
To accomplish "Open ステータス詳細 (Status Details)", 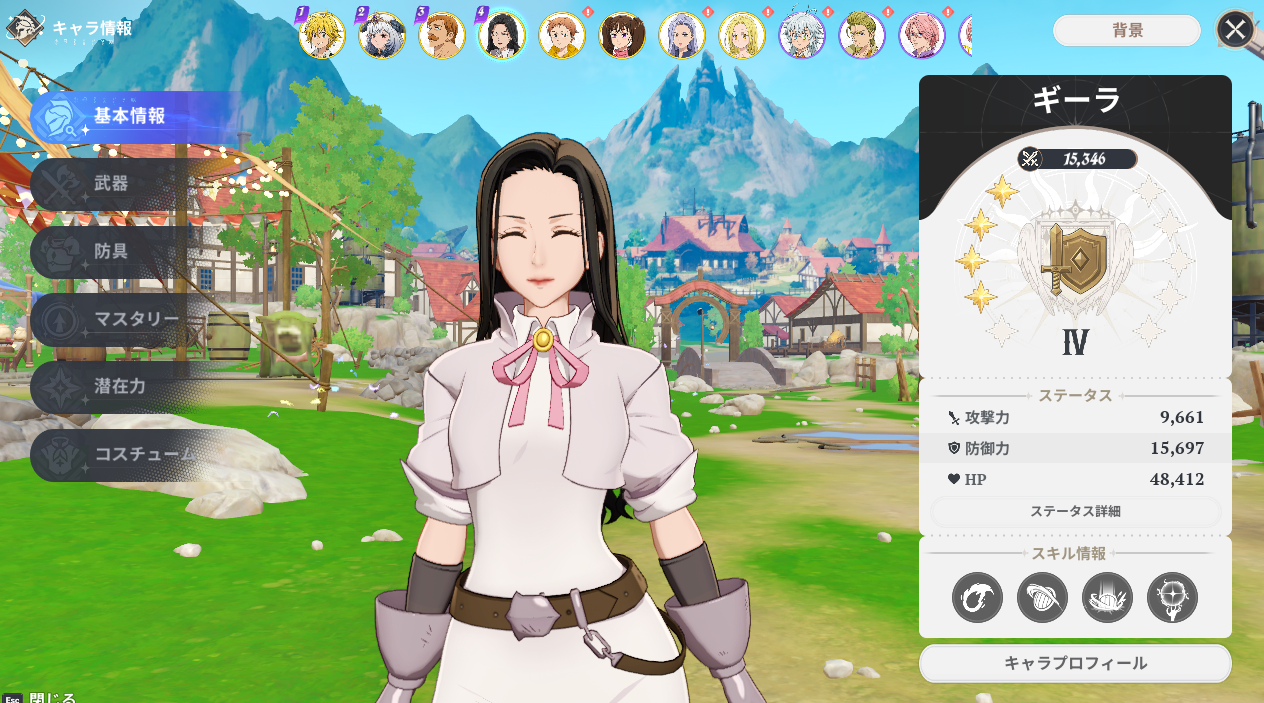I will pos(1075,511).
